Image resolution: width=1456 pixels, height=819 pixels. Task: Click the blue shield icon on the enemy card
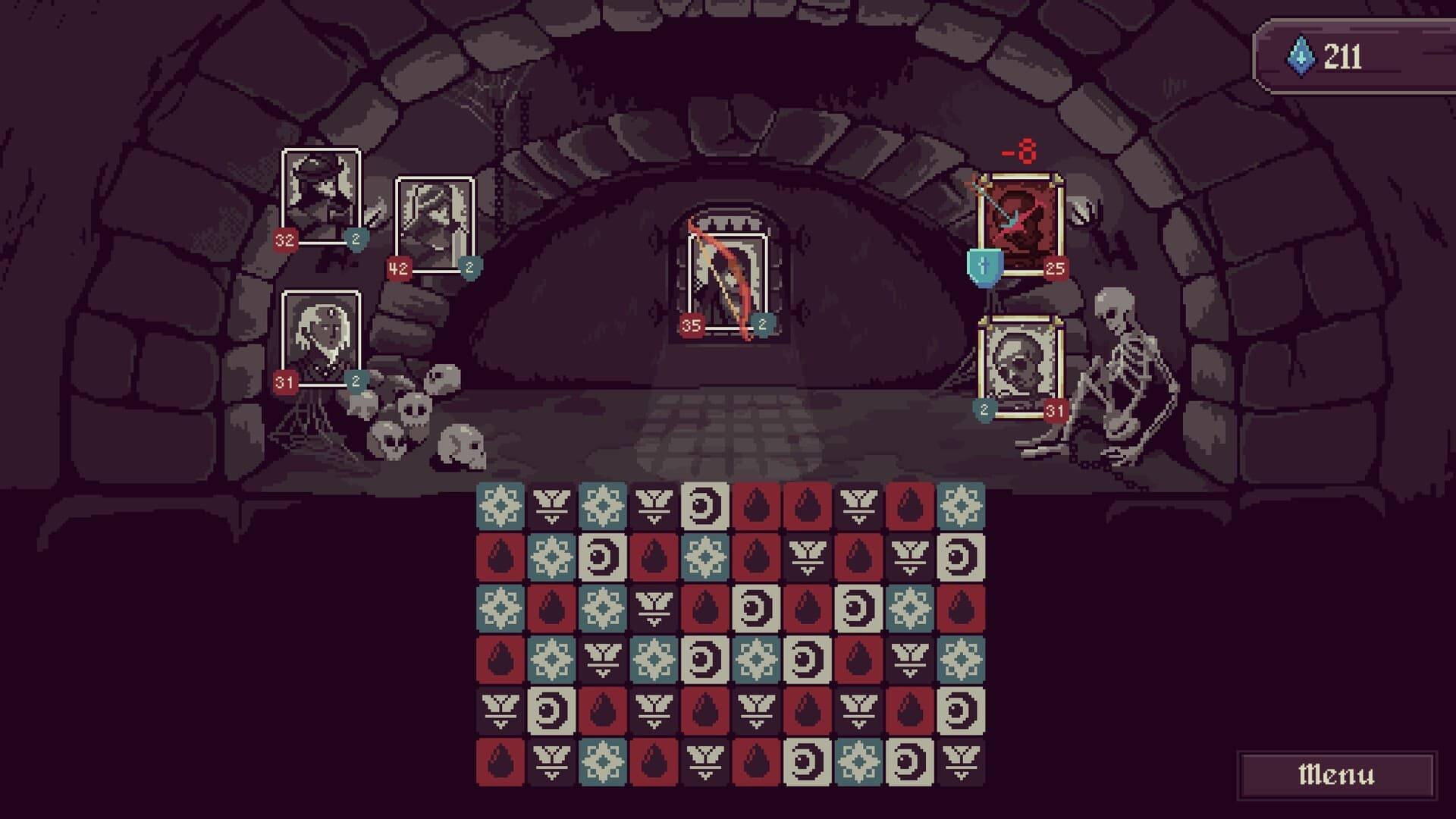point(982,267)
